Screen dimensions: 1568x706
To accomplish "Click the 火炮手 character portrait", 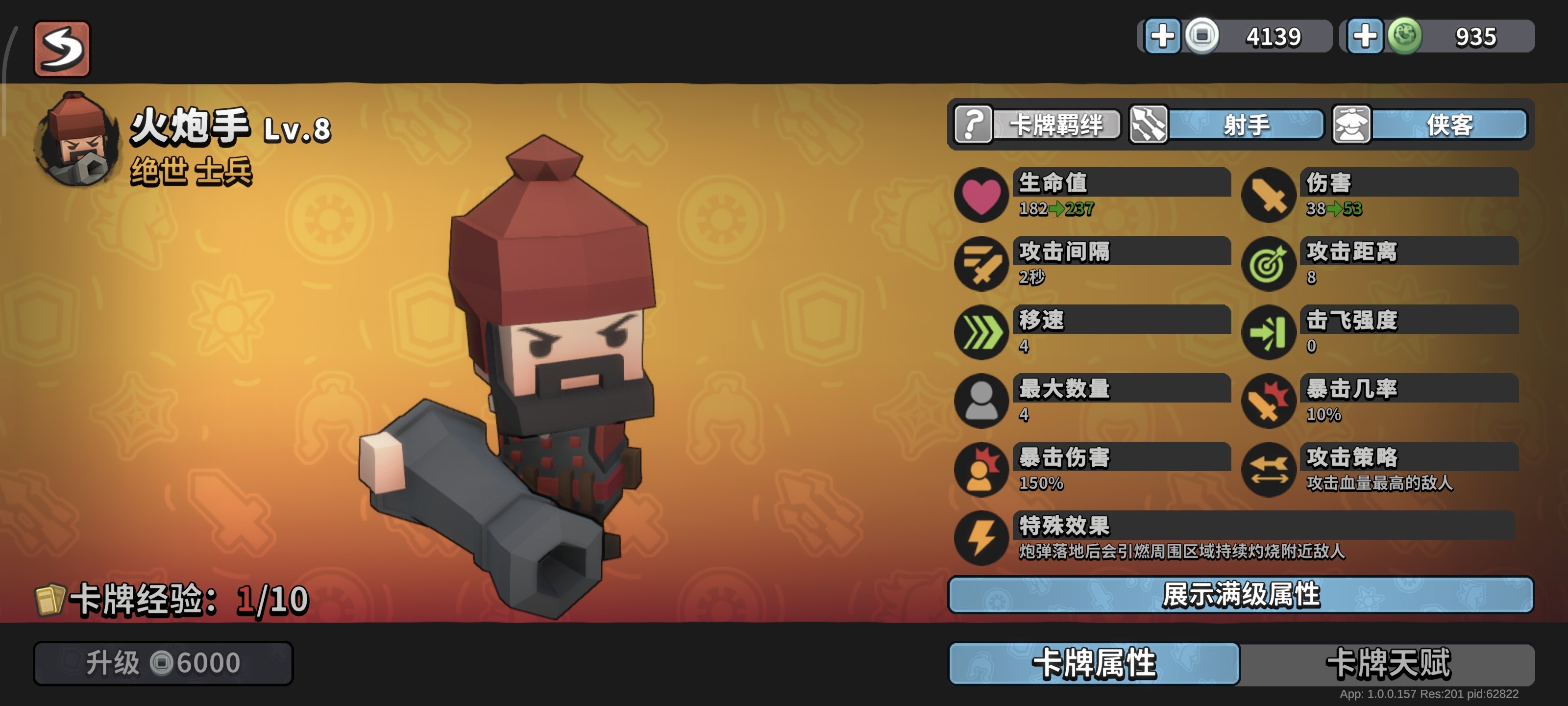I will [x=78, y=141].
